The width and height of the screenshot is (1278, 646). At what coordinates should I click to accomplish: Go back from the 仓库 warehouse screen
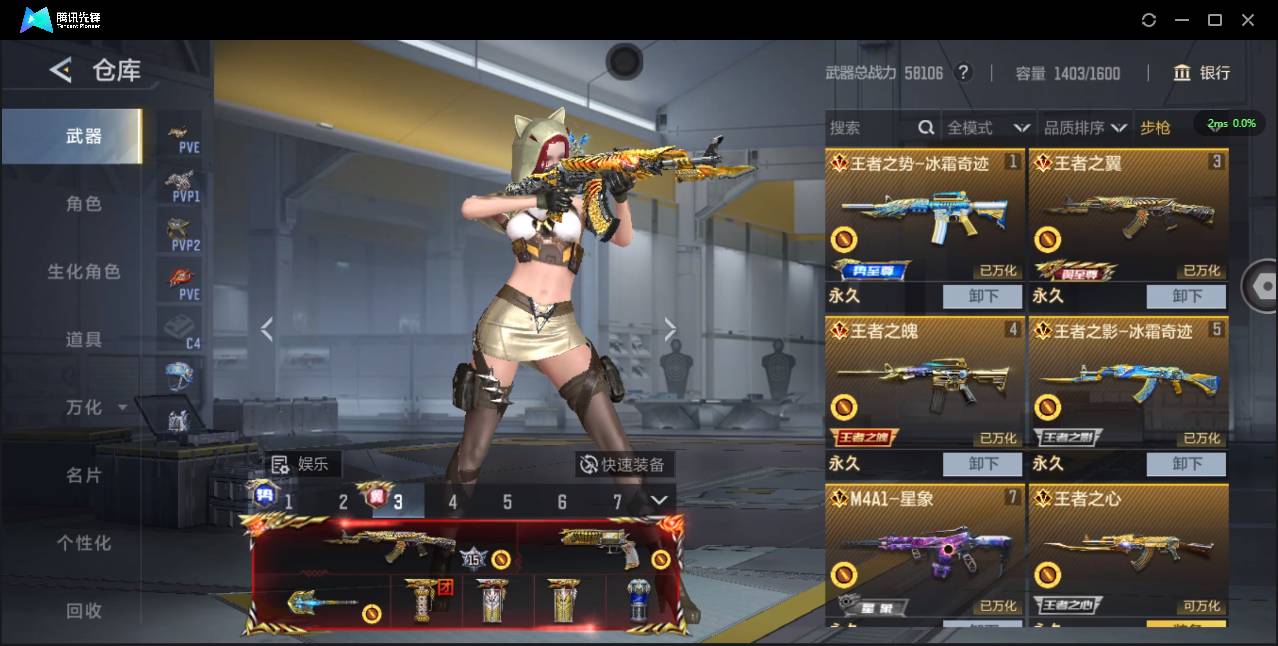61,70
